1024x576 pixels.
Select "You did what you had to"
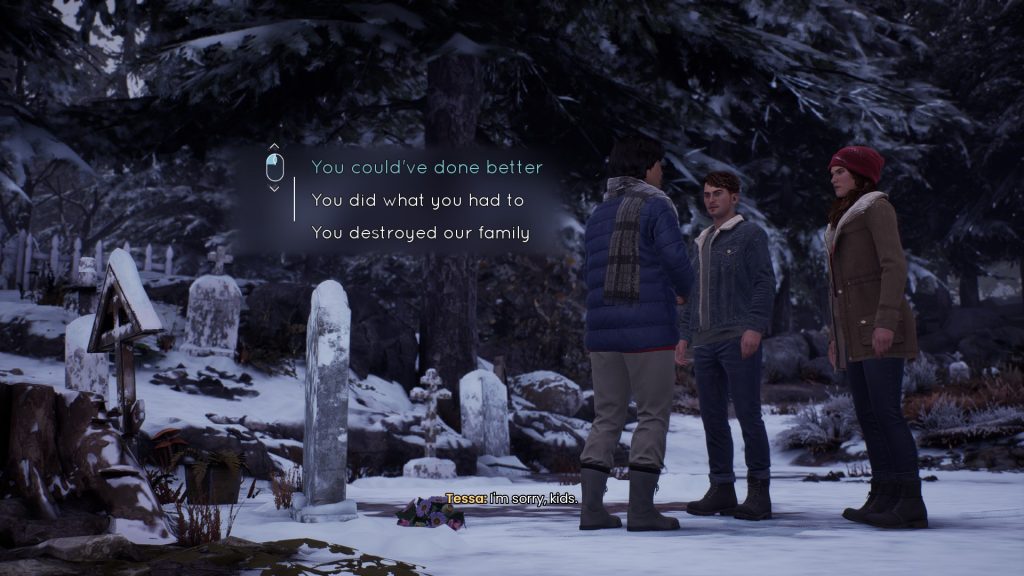(418, 200)
